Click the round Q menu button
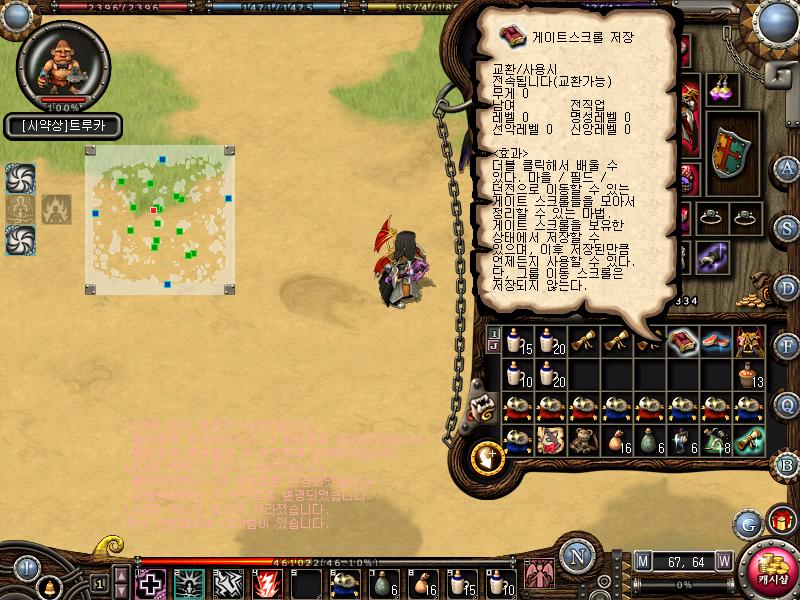 click(x=787, y=405)
